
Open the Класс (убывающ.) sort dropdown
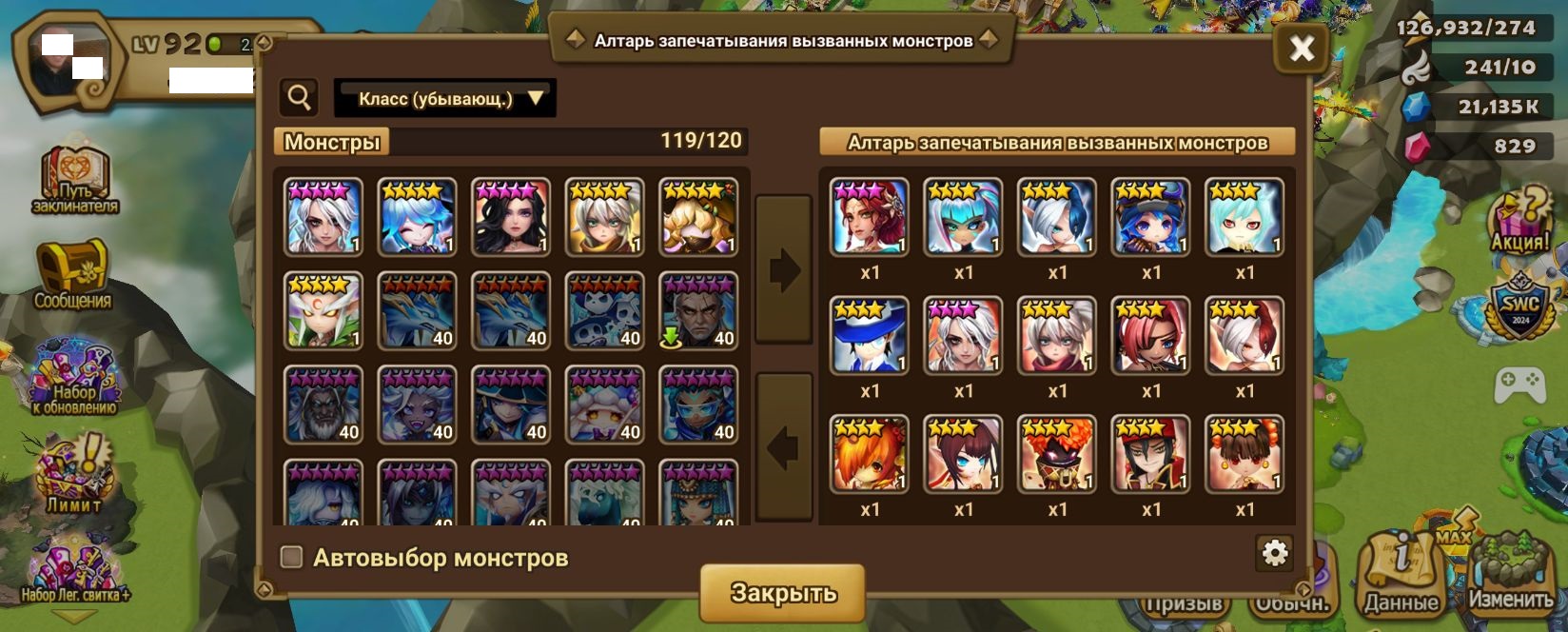[445, 98]
